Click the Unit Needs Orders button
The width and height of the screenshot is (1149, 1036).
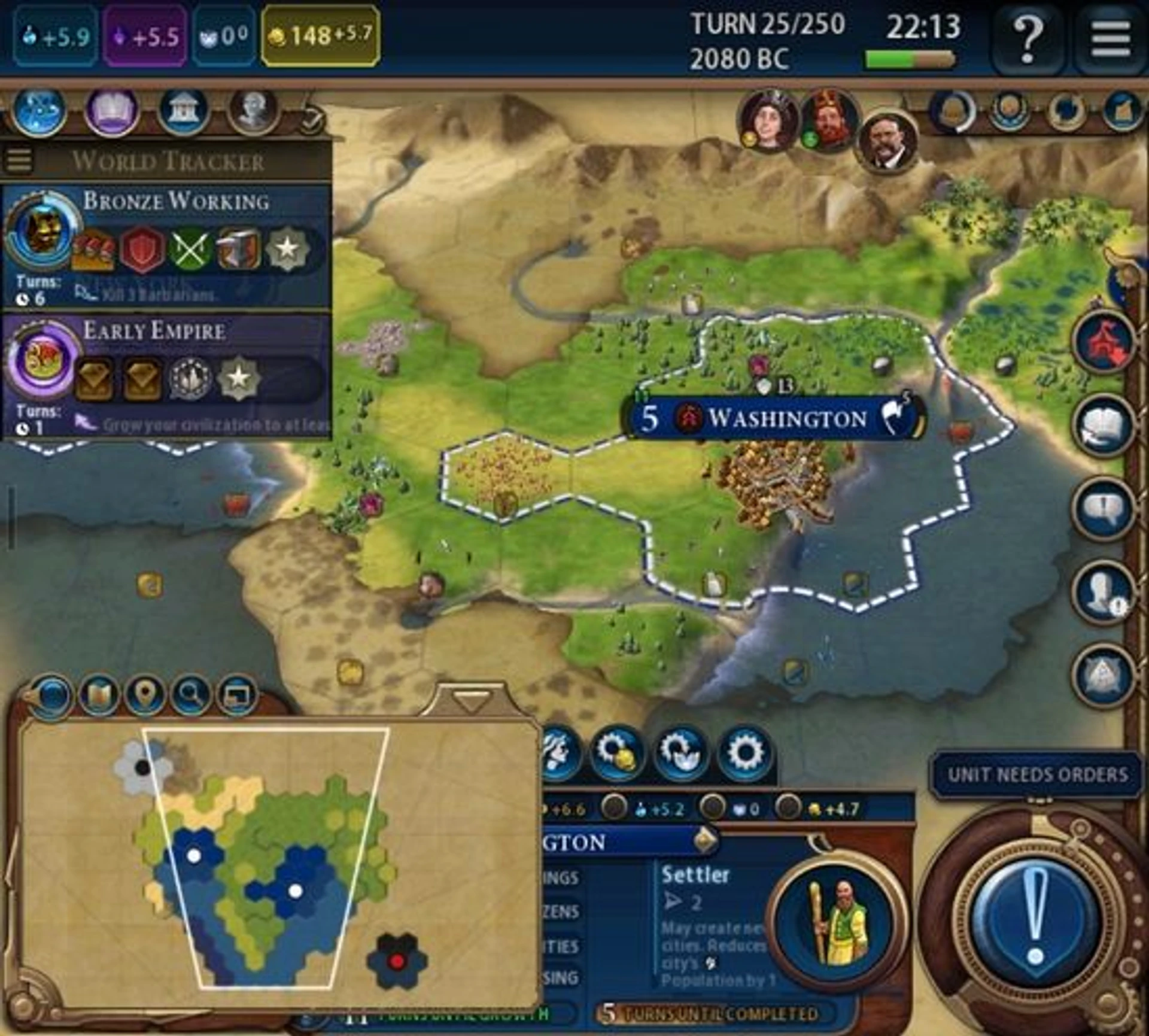pyautogui.click(x=1037, y=775)
